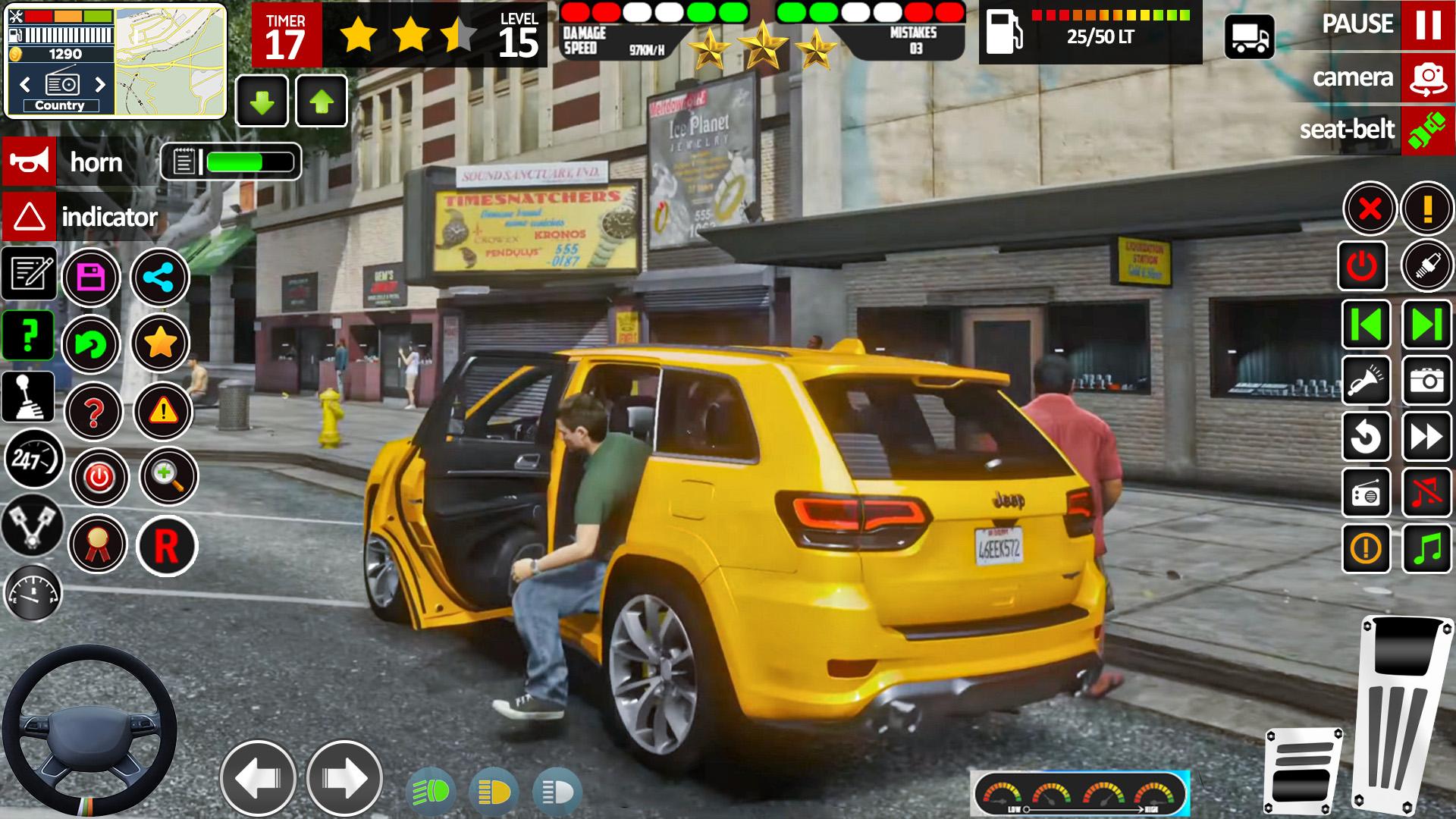Click the red X close button
The width and height of the screenshot is (1456, 819).
pos(1370,209)
